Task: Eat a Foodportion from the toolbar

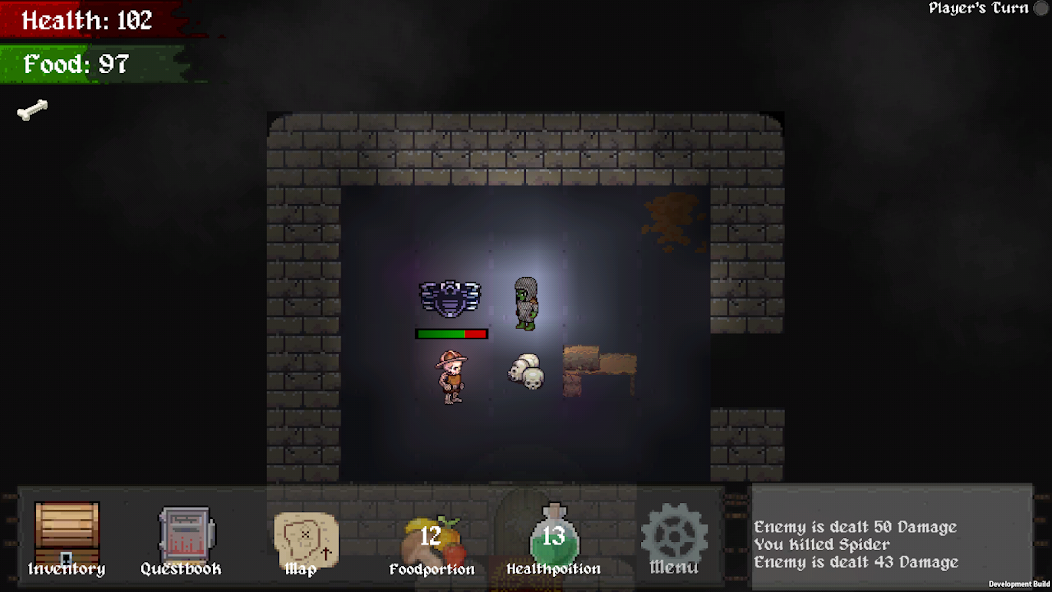Action: click(x=432, y=542)
